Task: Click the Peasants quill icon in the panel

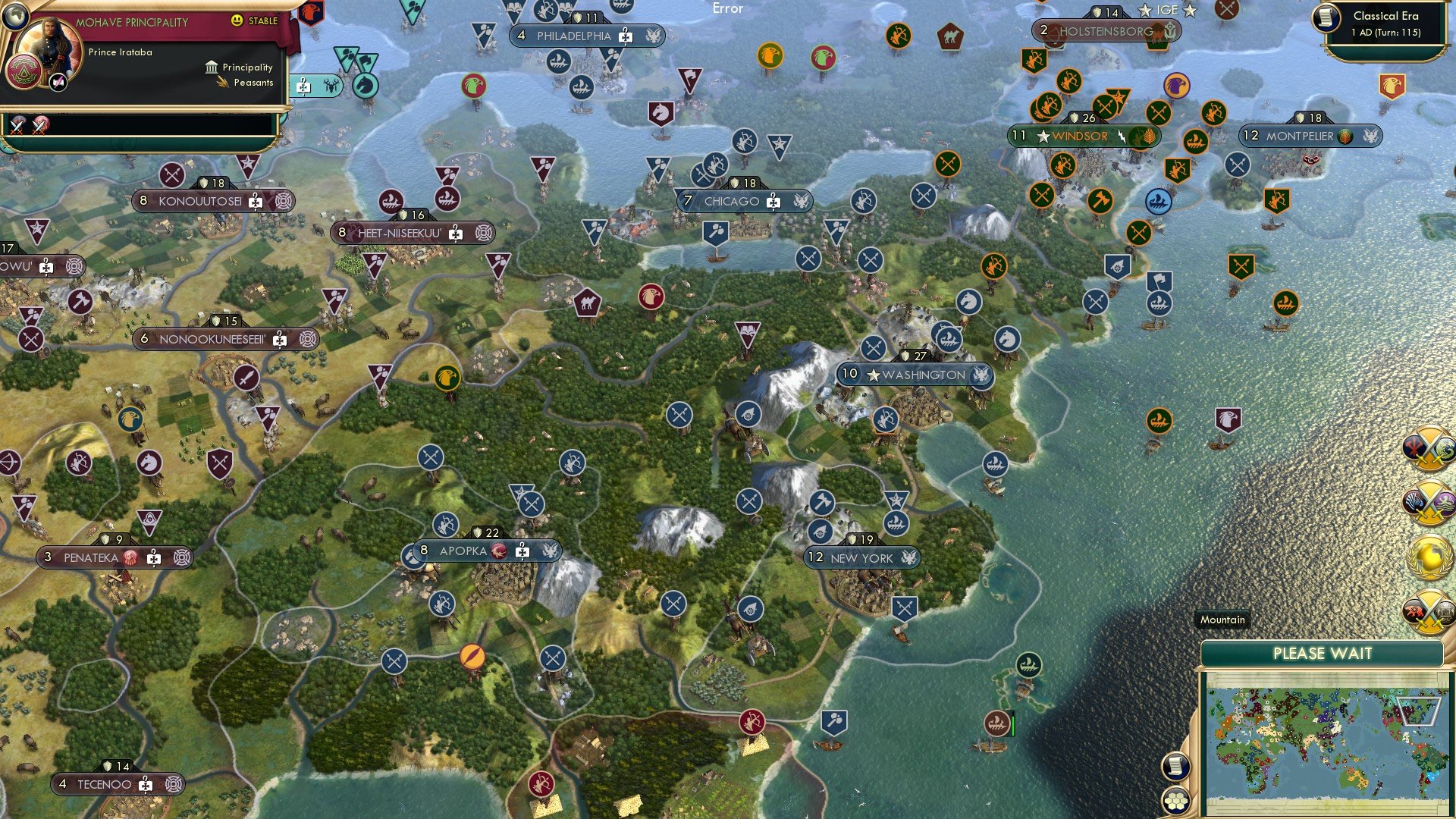Action: click(x=221, y=82)
